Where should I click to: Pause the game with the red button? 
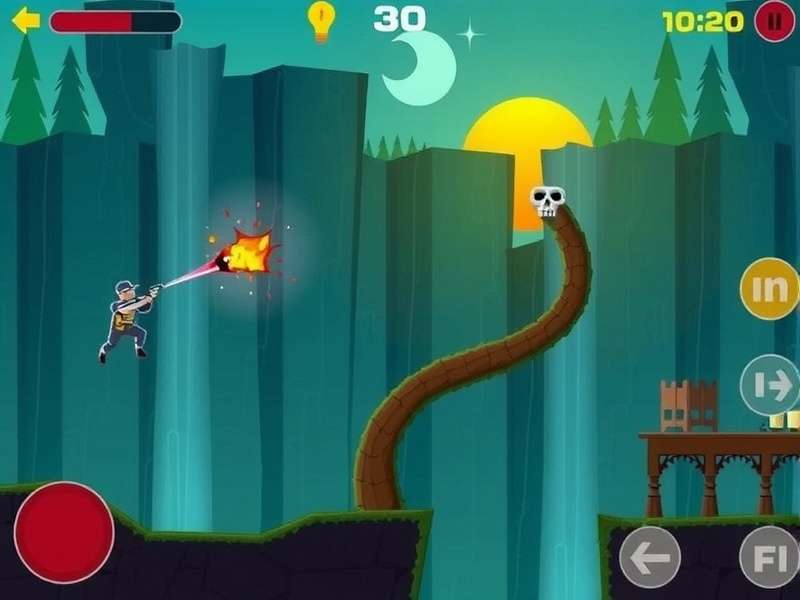pyautogui.click(x=774, y=21)
